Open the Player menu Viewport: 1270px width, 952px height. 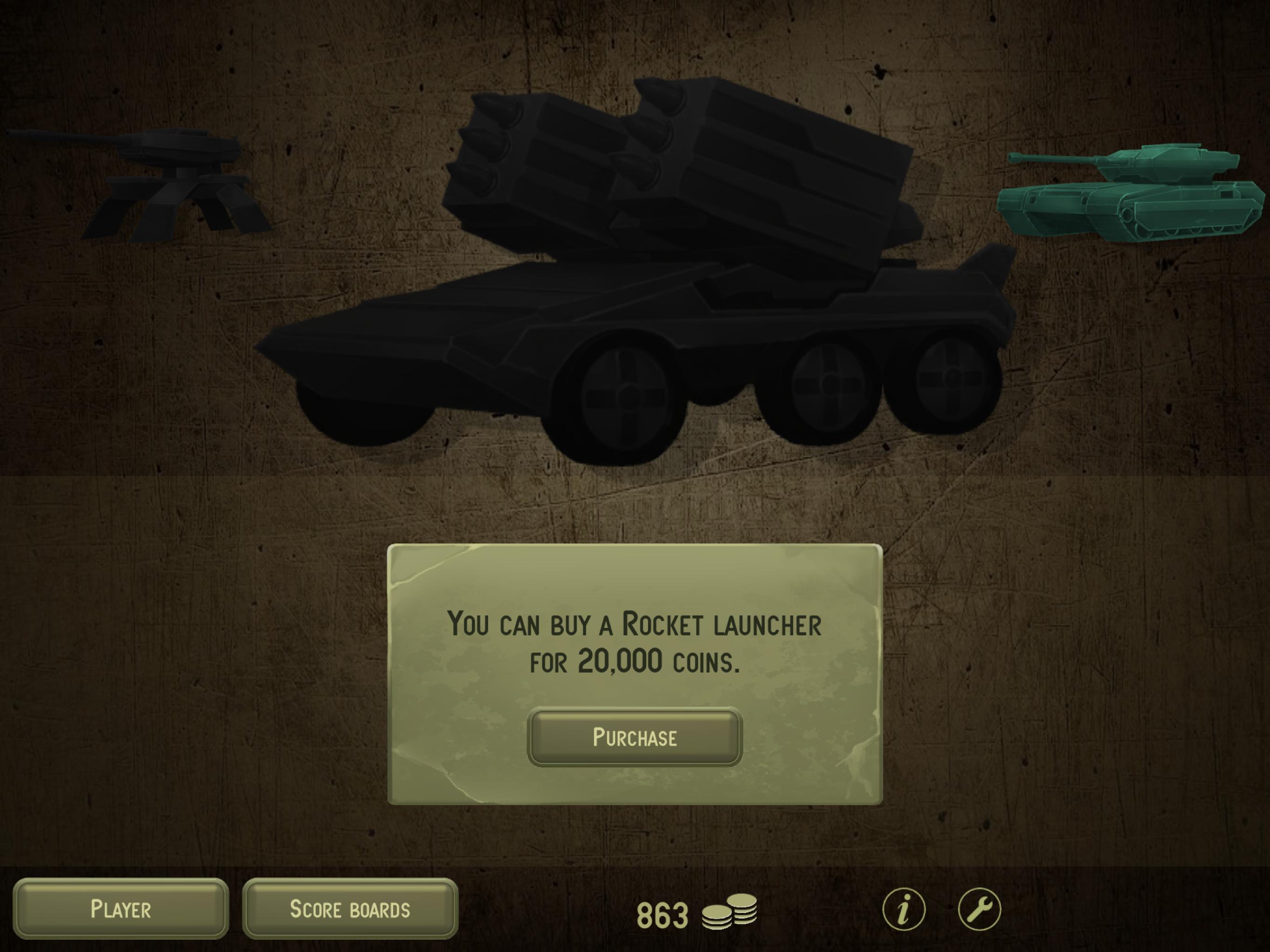click(x=120, y=909)
